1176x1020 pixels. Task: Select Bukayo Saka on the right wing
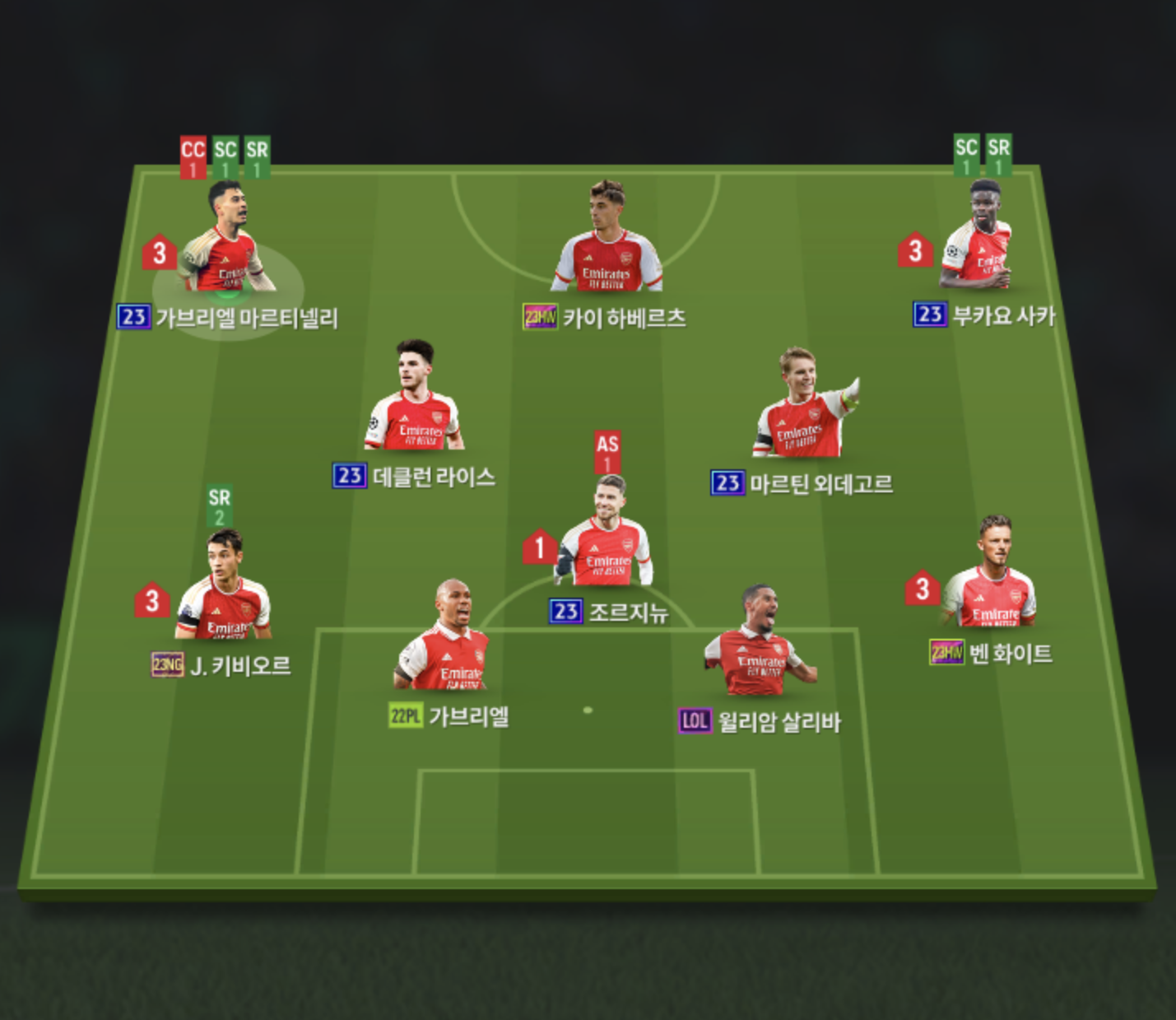coord(978,239)
